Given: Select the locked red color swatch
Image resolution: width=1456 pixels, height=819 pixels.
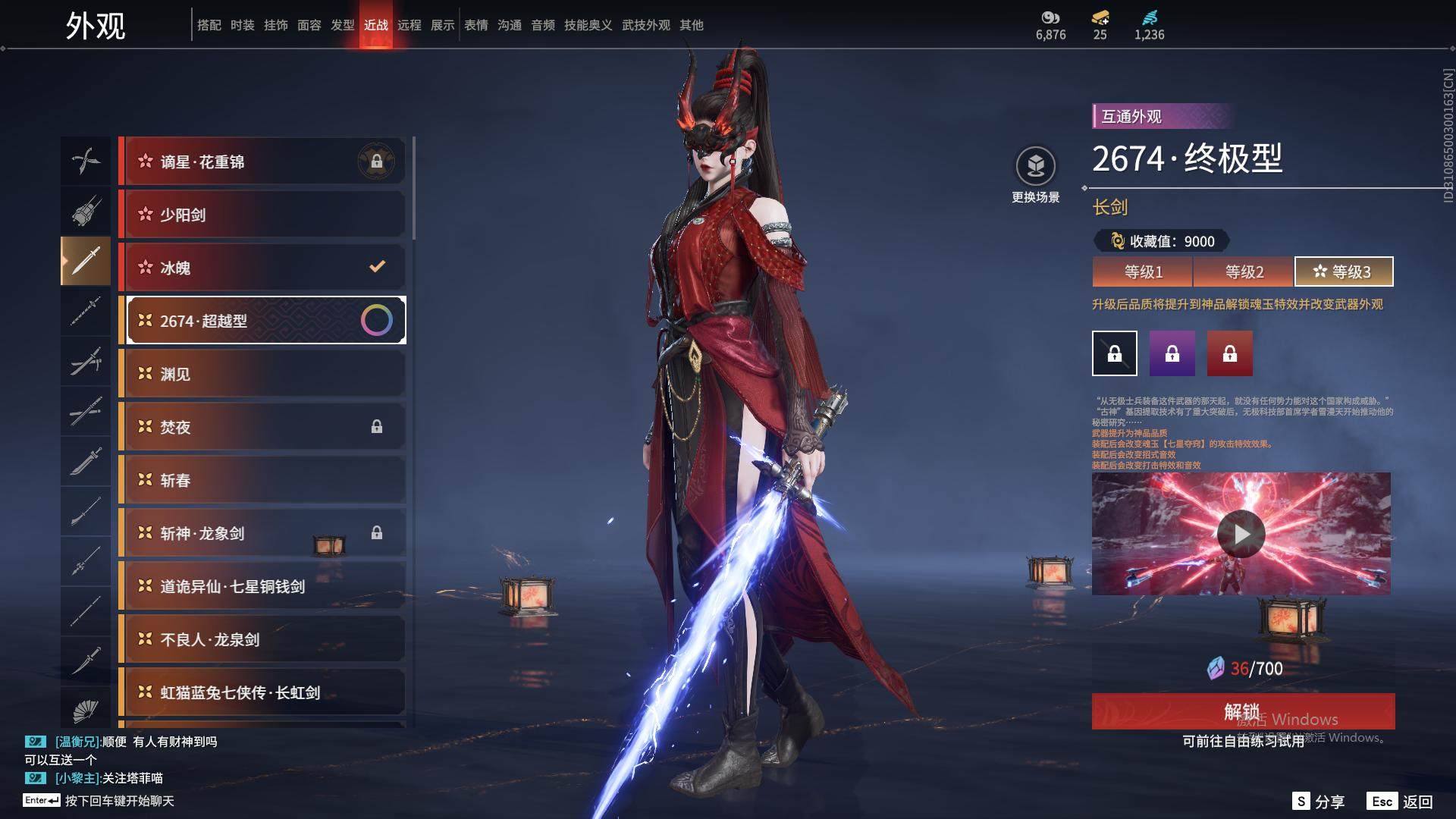Looking at the screenshot, I should (1229, 353).
